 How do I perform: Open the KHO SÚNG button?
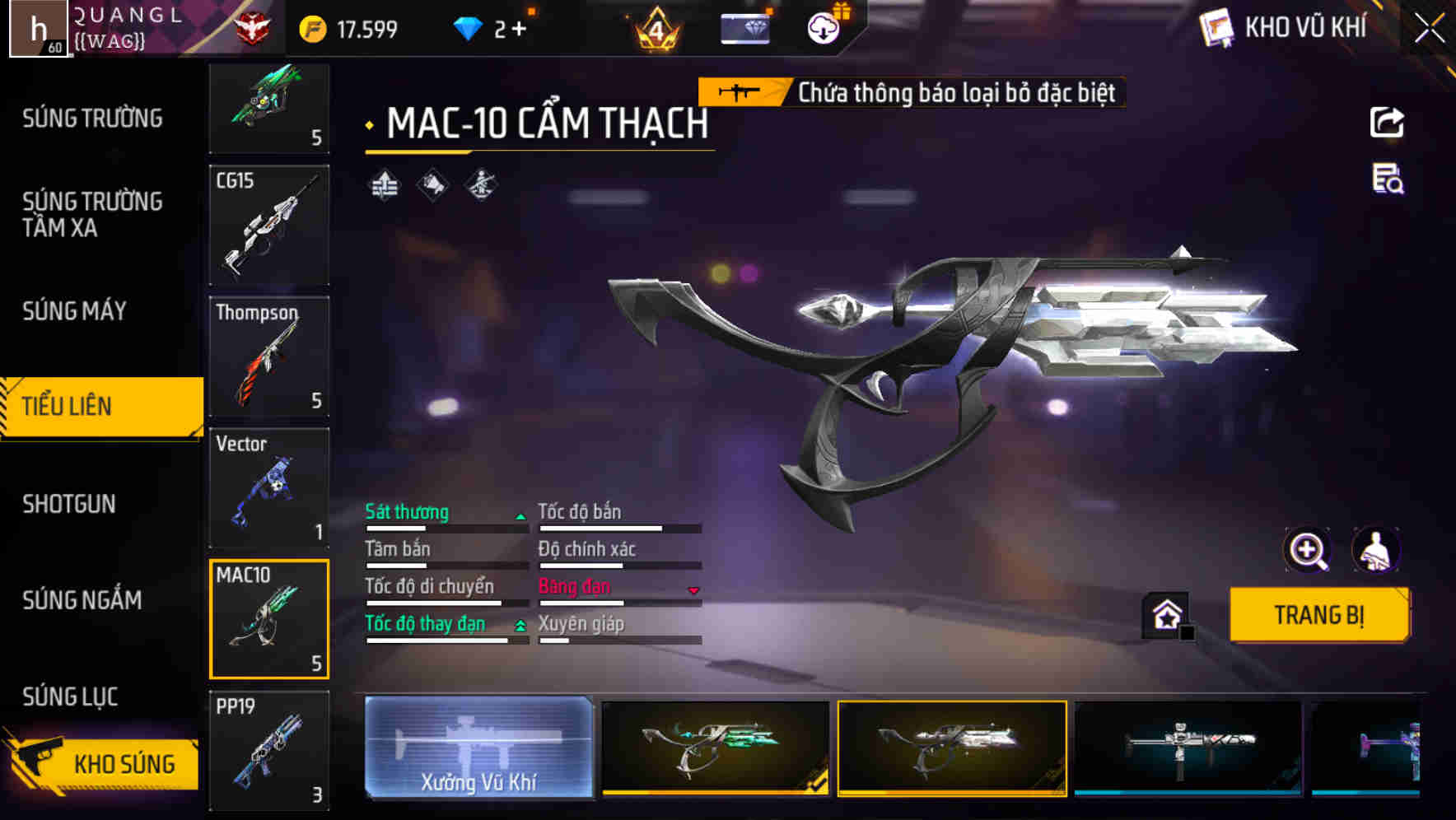pos(103,763)
